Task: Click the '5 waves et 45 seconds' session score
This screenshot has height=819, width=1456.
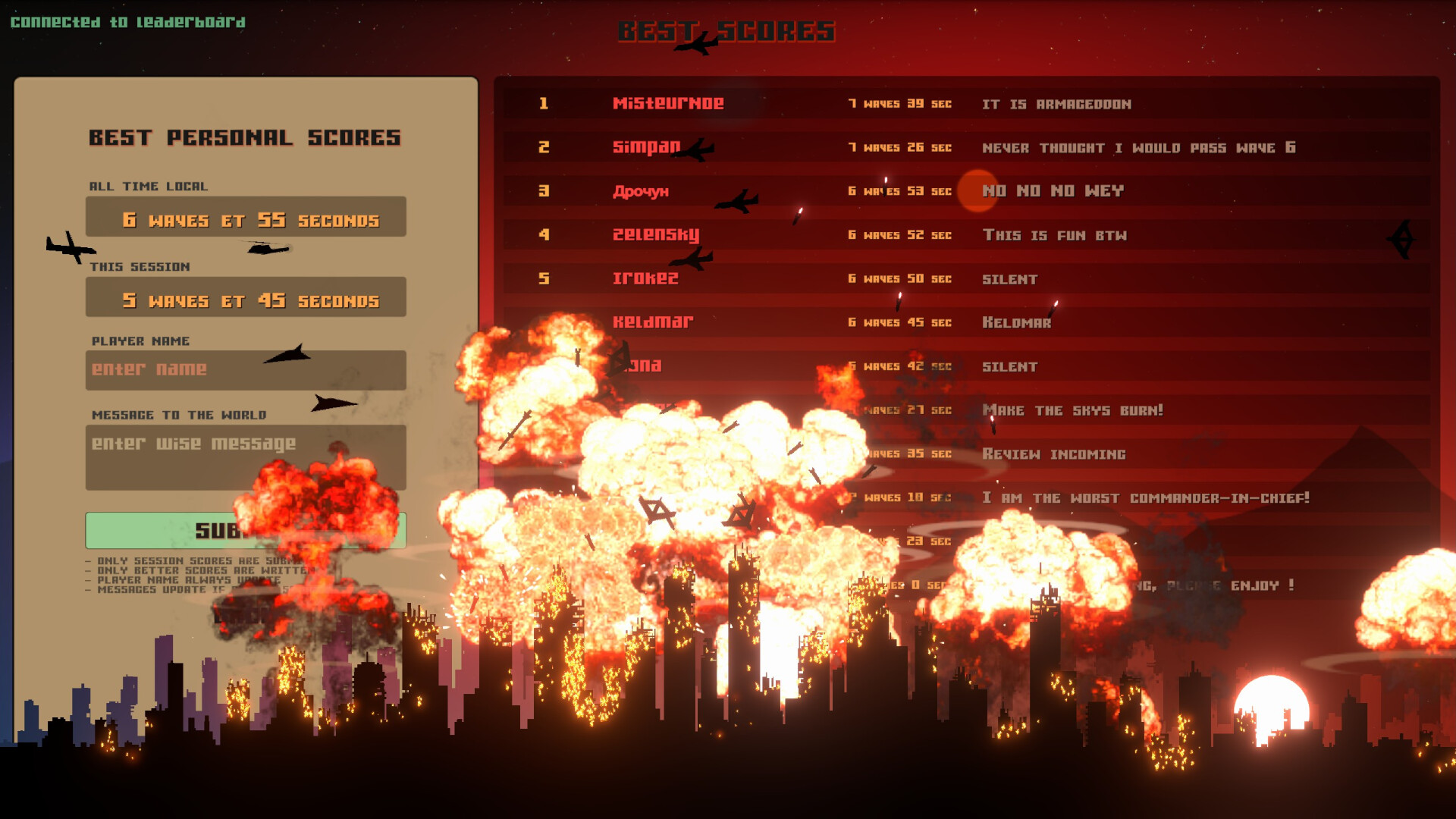Action: pos(245,299)
